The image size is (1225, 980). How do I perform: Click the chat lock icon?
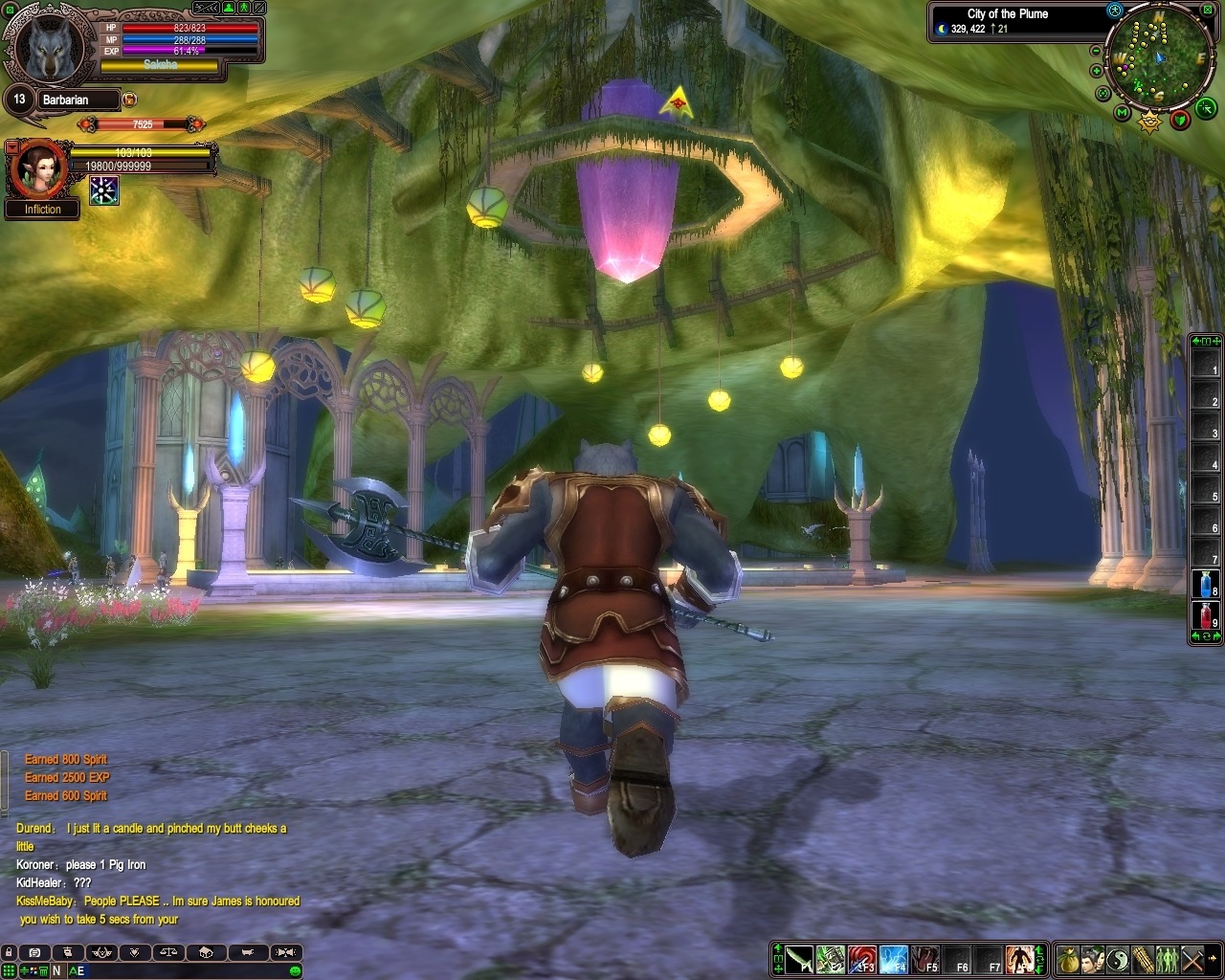pyautogui.click(x=9, y=952)
